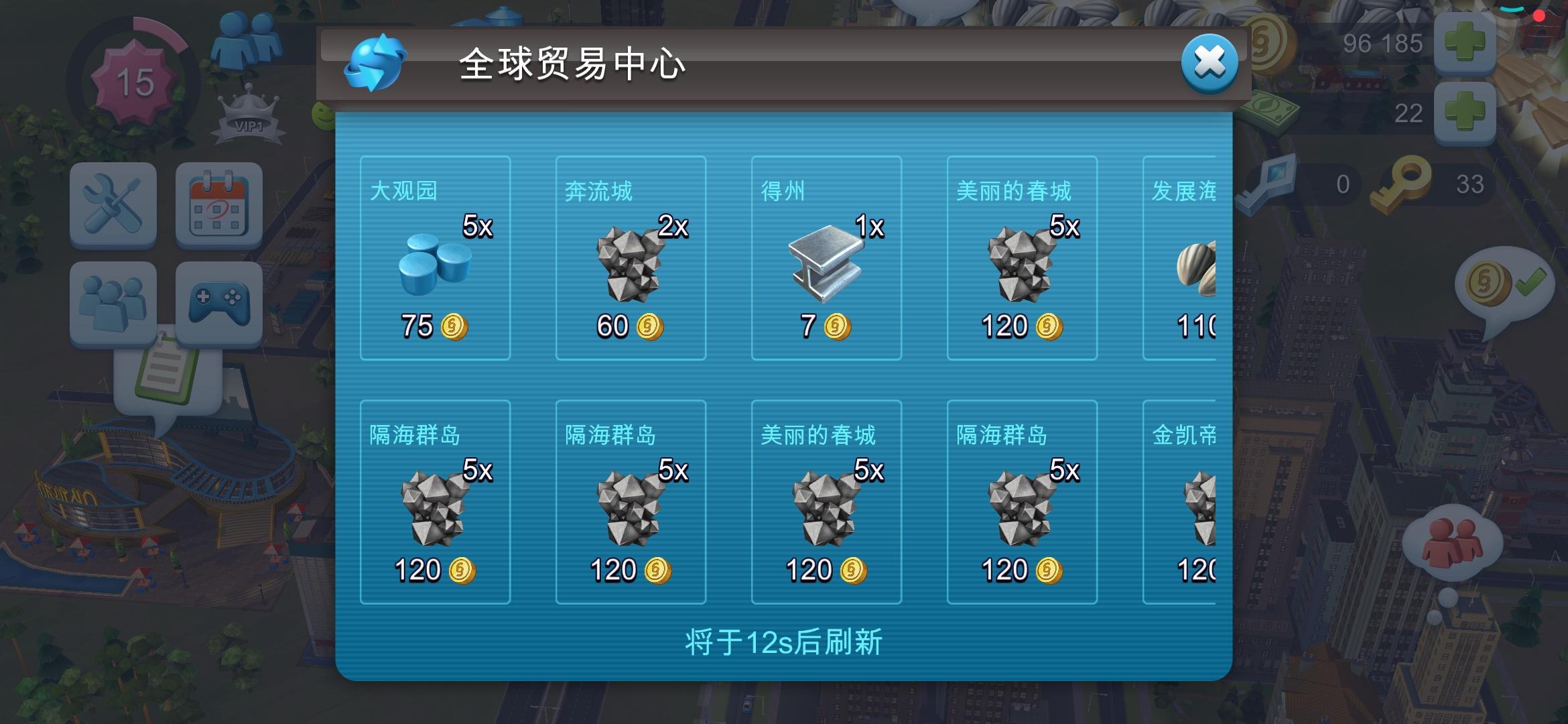
Task: Click the refresh countdown text 将于12s后刷新
Action: coord(784,642)
